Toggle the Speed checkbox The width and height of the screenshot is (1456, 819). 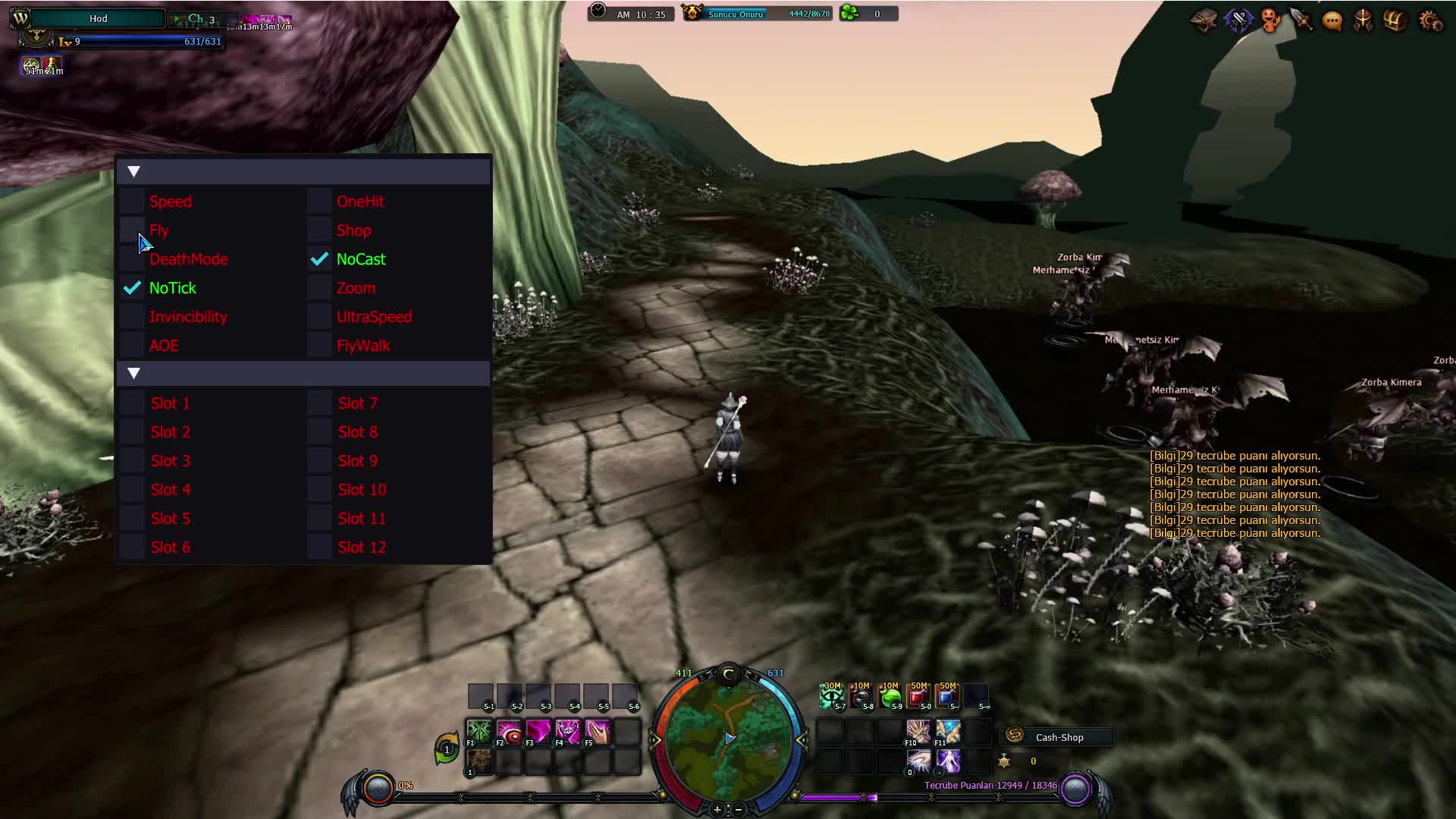[x=133, y=202]
